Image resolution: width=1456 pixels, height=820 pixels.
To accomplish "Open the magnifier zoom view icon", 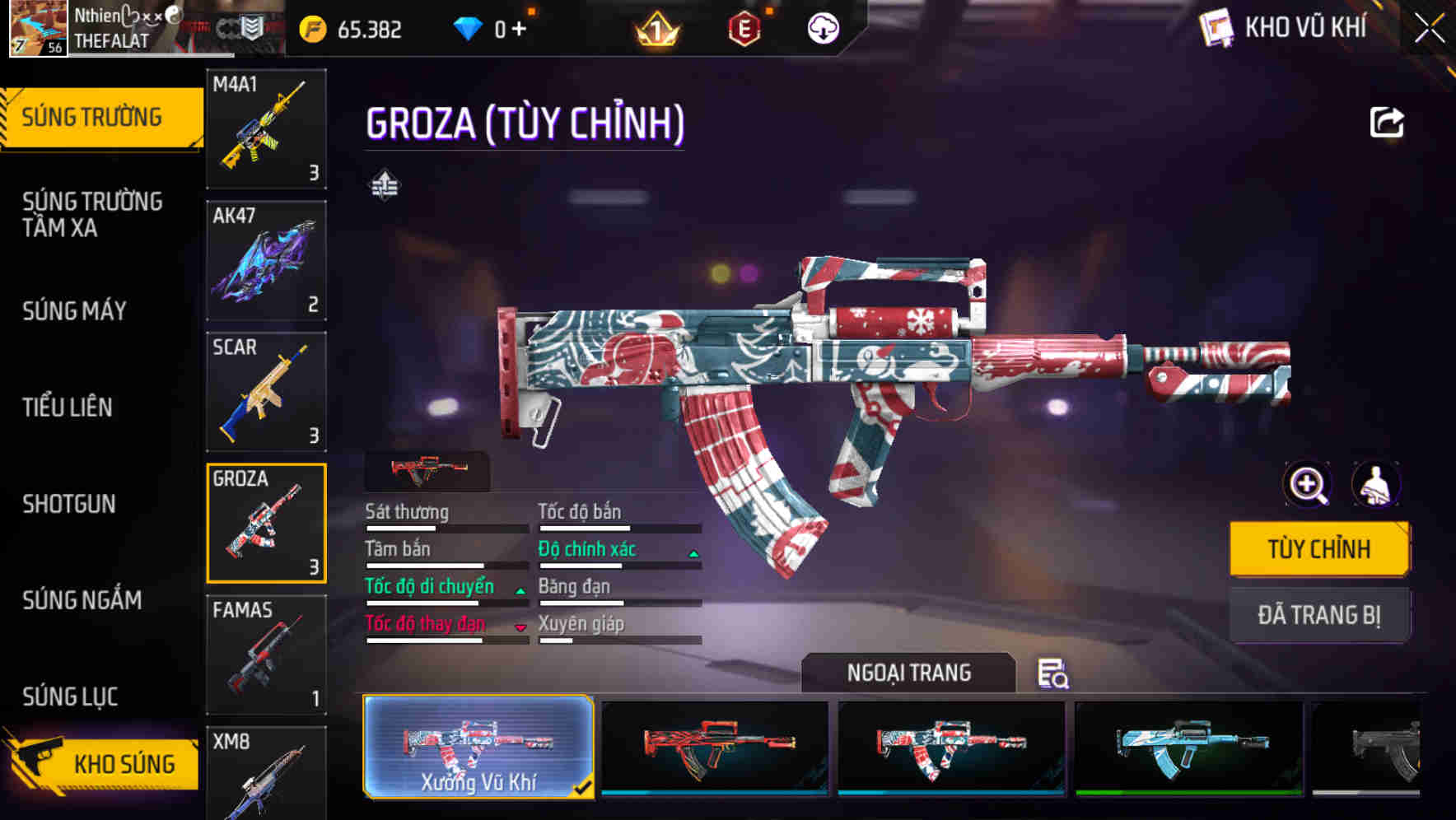I will (1308, 484).
